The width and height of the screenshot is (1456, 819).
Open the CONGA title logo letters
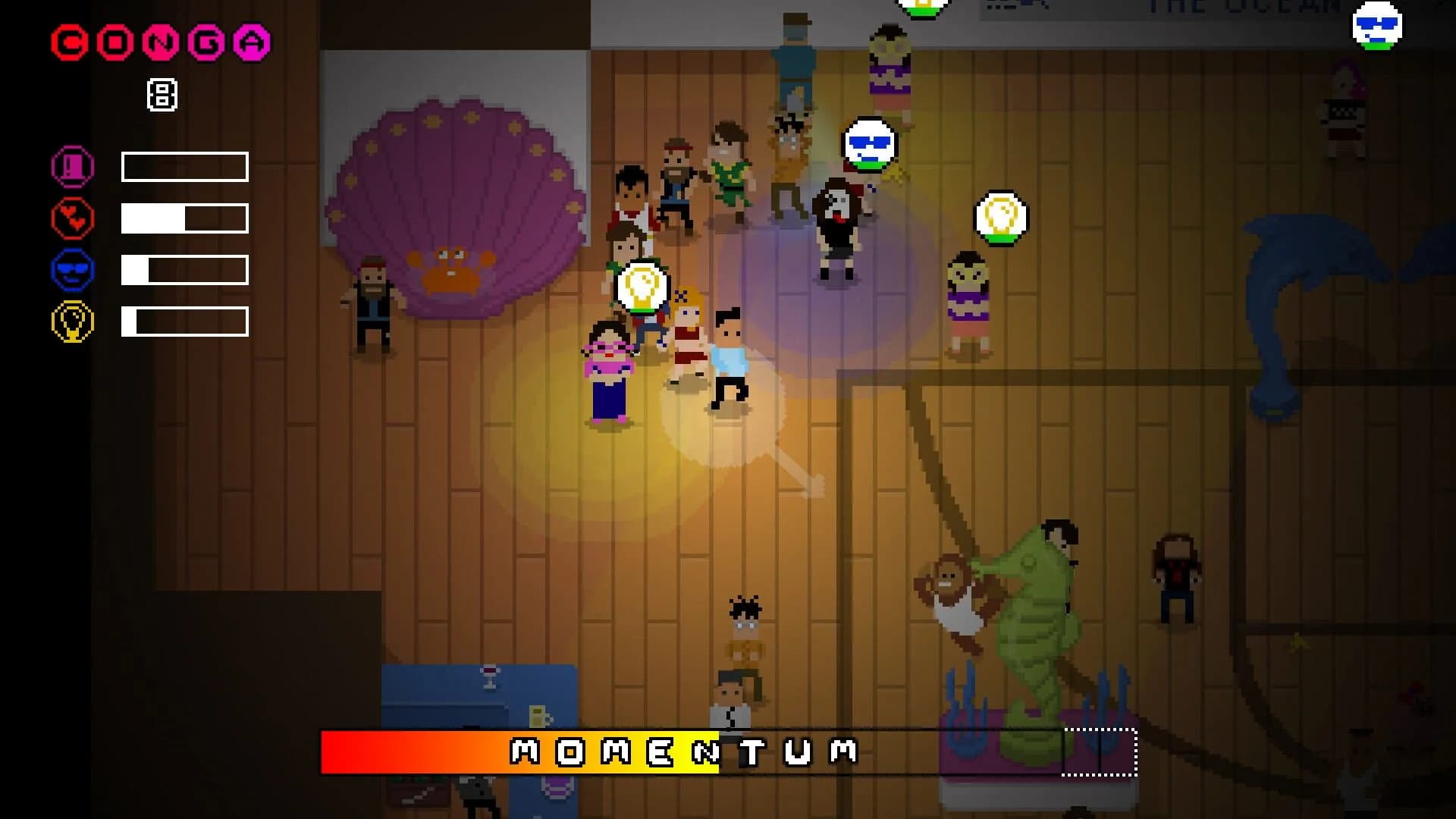[159, 43]
